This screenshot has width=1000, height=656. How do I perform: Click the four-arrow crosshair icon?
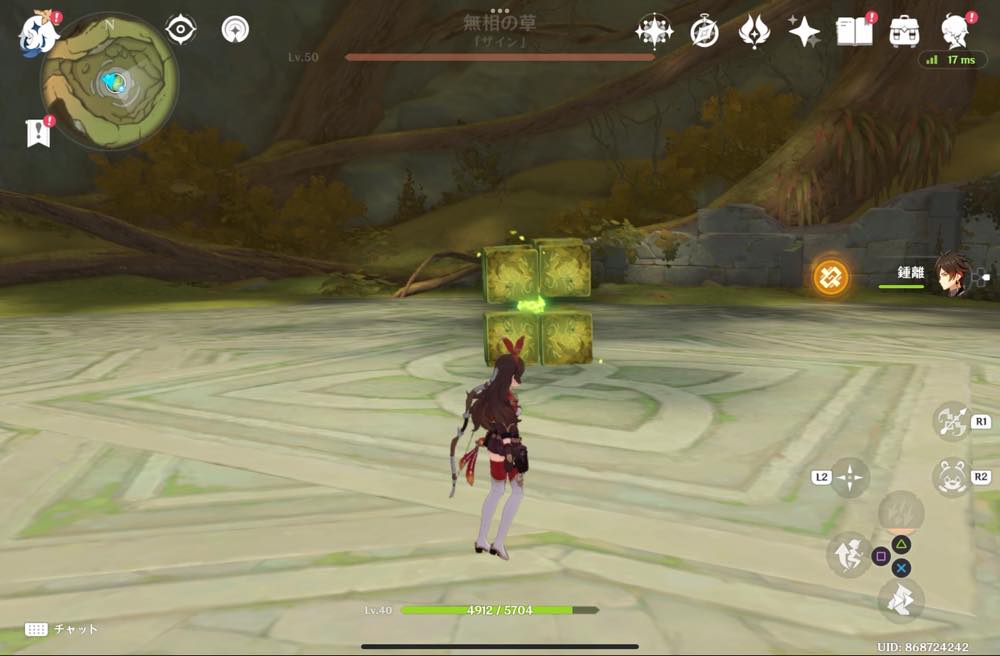pyautogui.click(x=850, y=477)
